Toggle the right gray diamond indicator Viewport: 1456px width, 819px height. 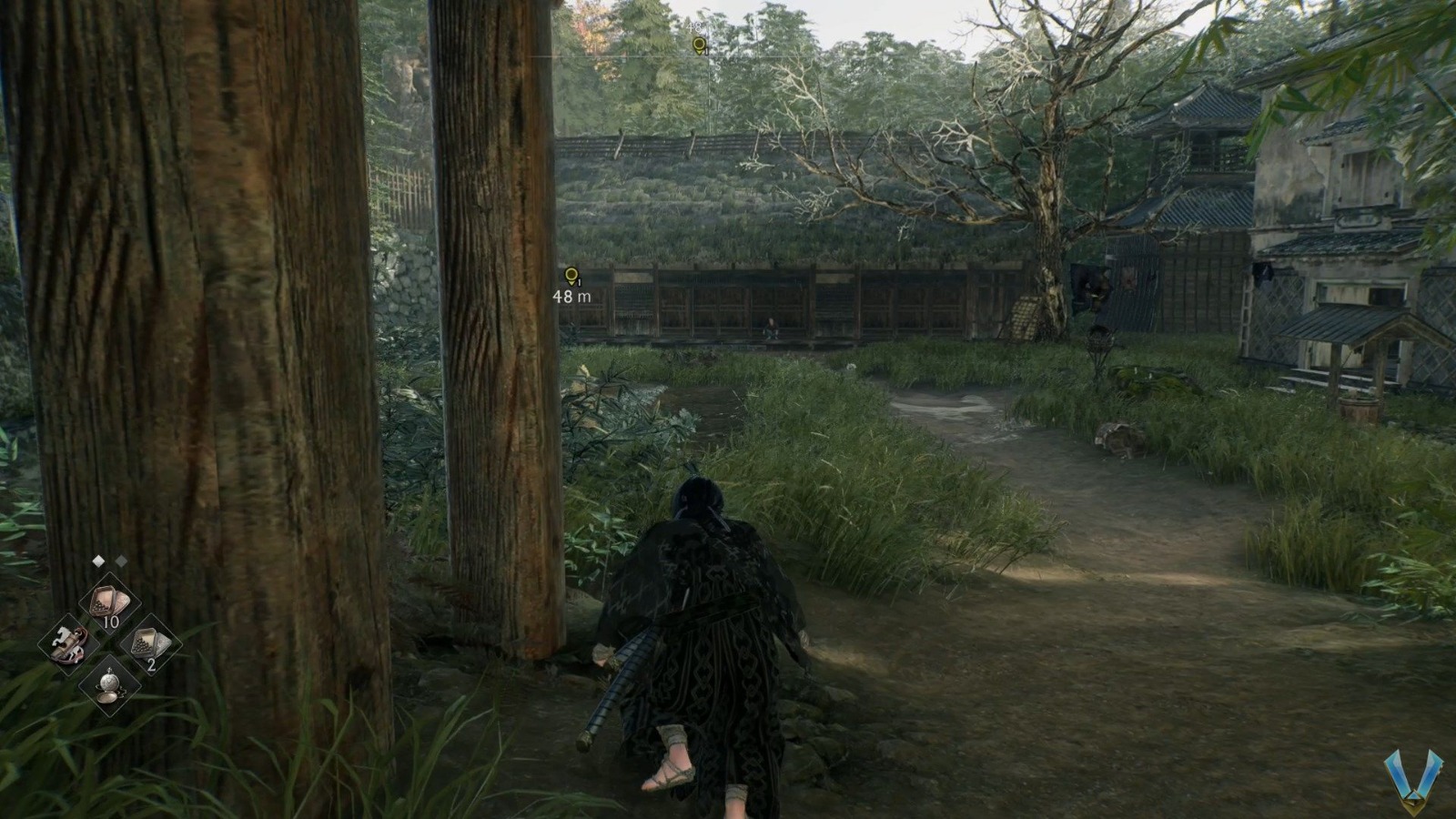tap(121, 561)
